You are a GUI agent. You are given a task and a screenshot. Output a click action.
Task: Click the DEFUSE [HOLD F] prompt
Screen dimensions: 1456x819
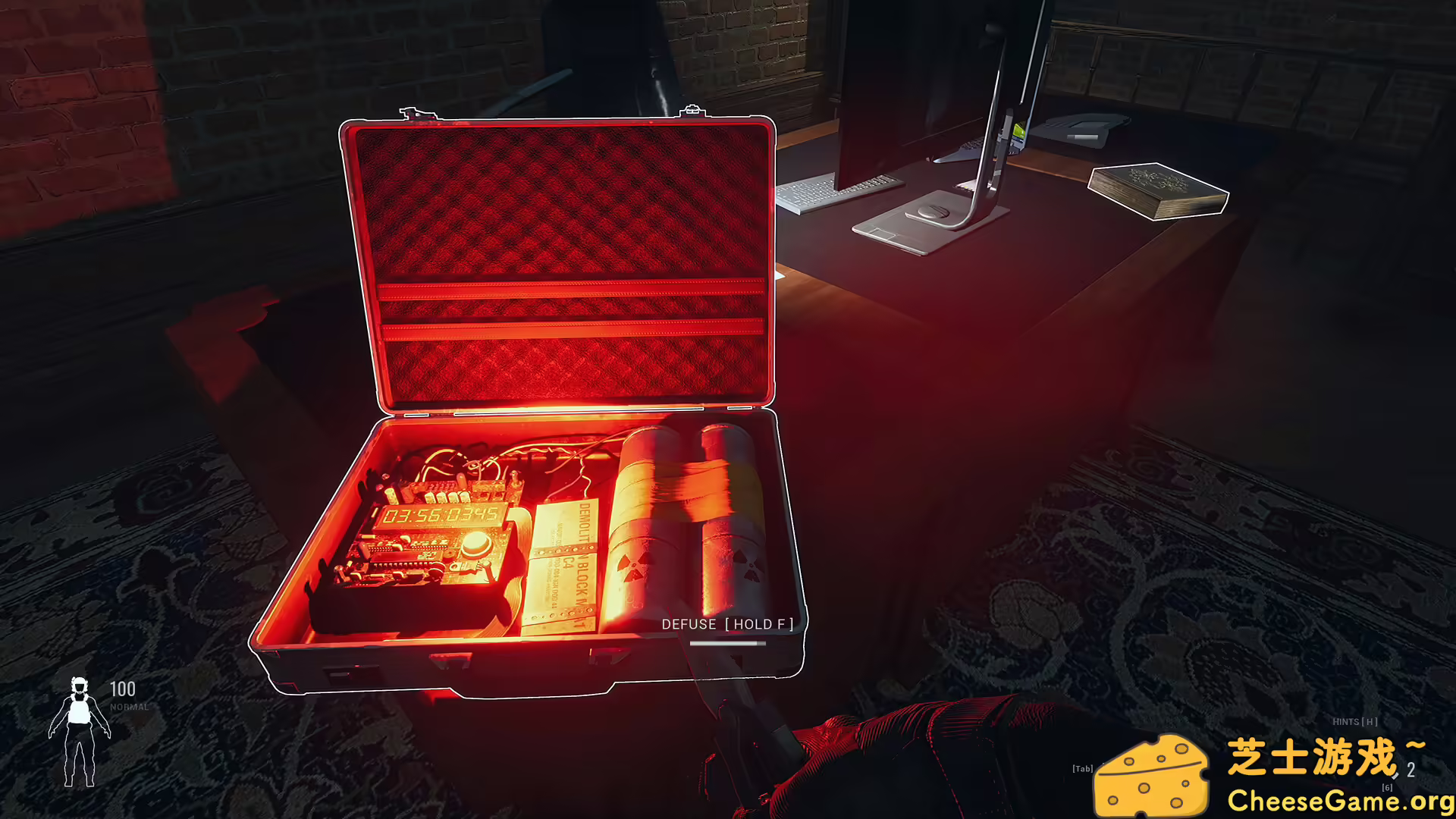(x=726, y=624)
